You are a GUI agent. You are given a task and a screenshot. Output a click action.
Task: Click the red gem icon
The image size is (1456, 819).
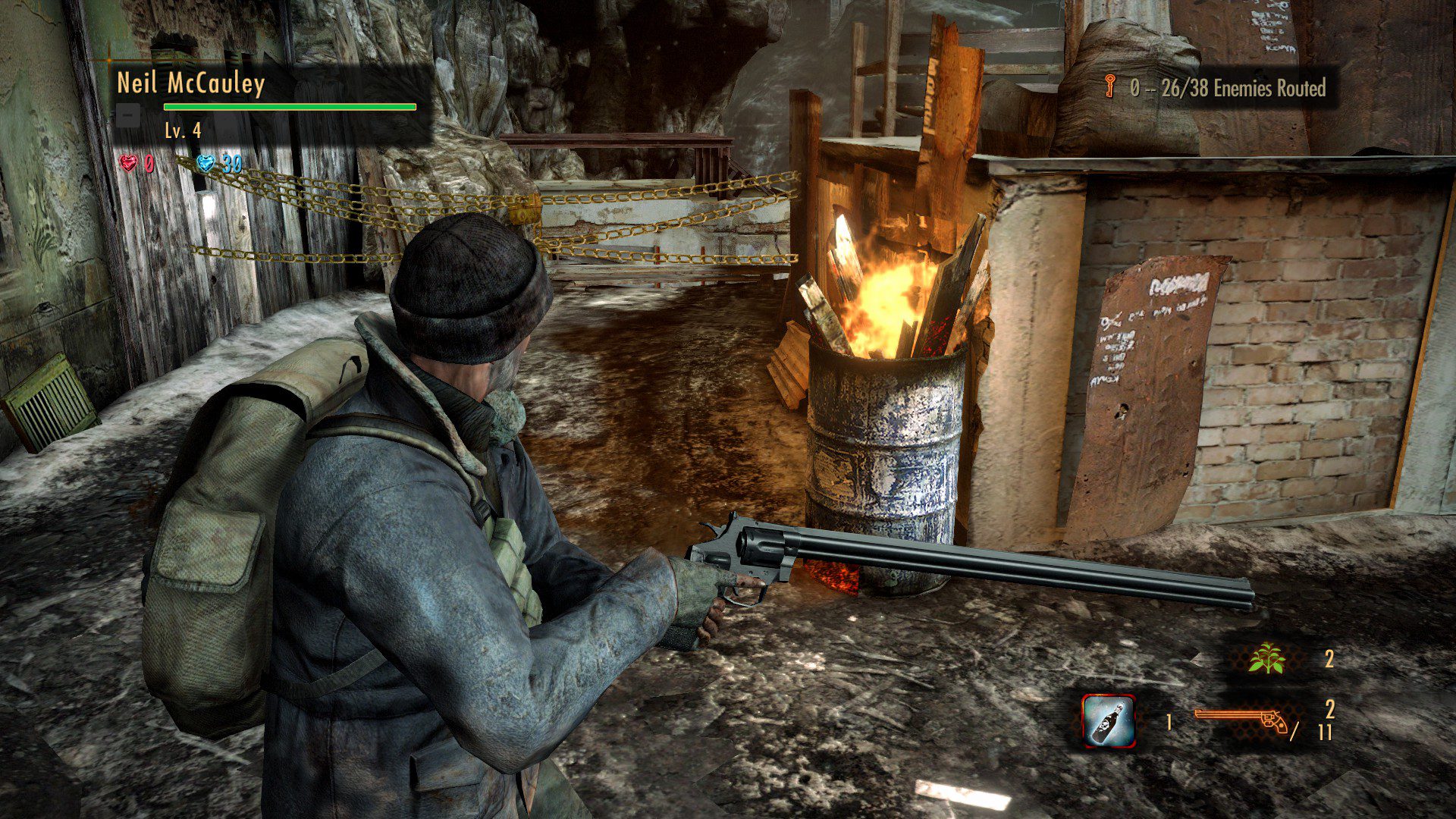click(129, 163)
